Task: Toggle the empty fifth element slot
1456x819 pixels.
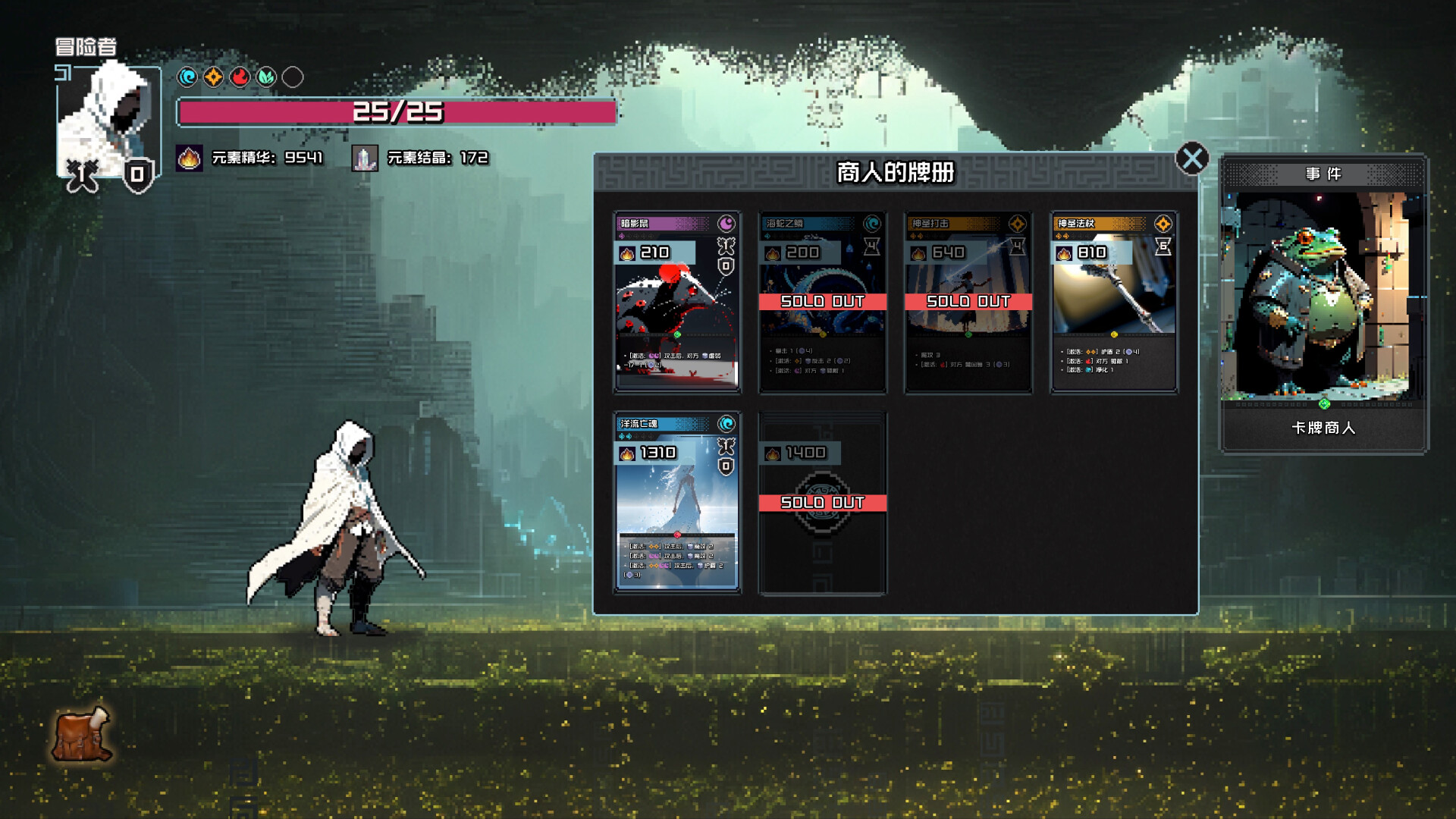Action: pyautogui.click(x=293, y=77)
